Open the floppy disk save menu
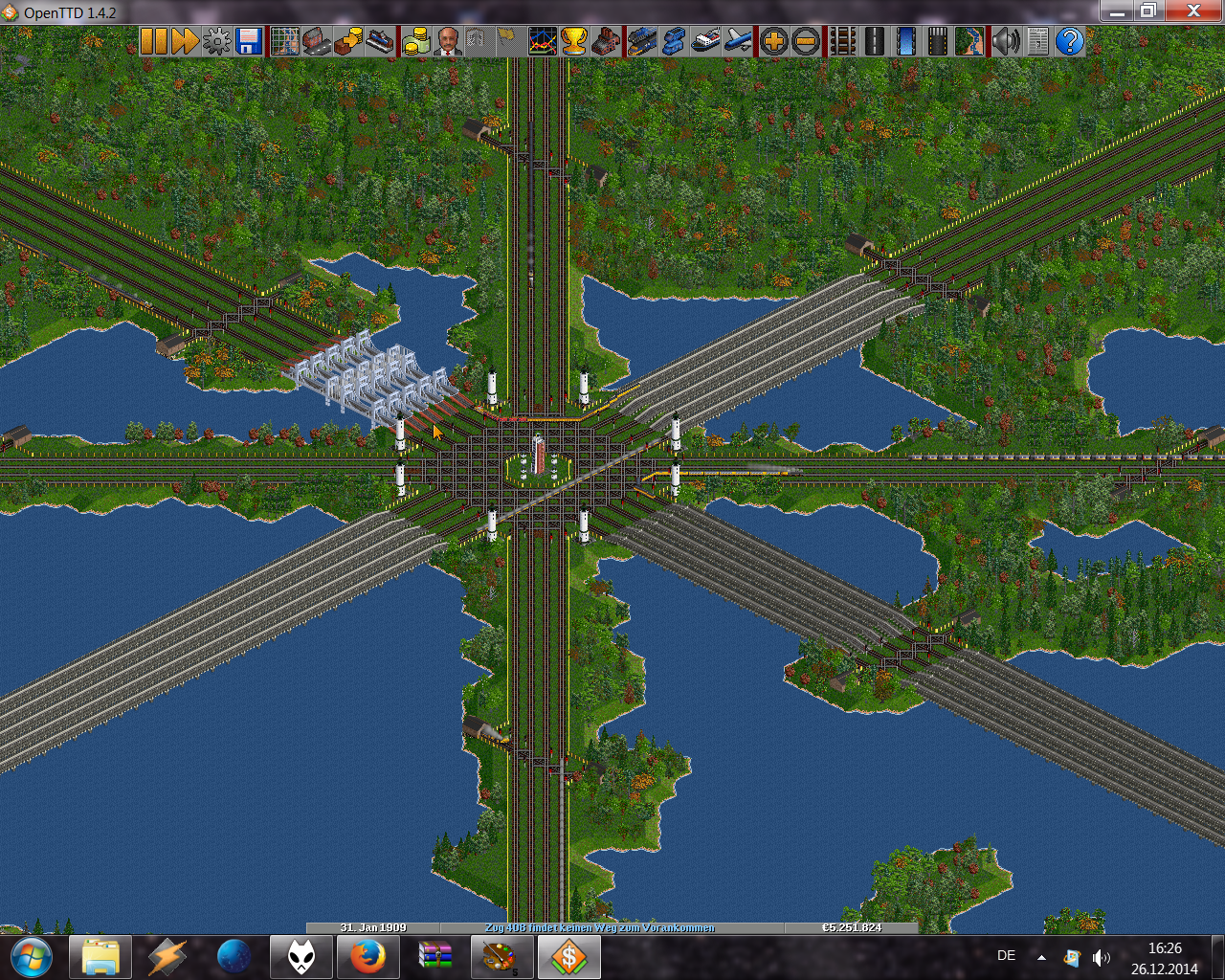The height and width of the screenshot is (980, 1225). (249, 41)
